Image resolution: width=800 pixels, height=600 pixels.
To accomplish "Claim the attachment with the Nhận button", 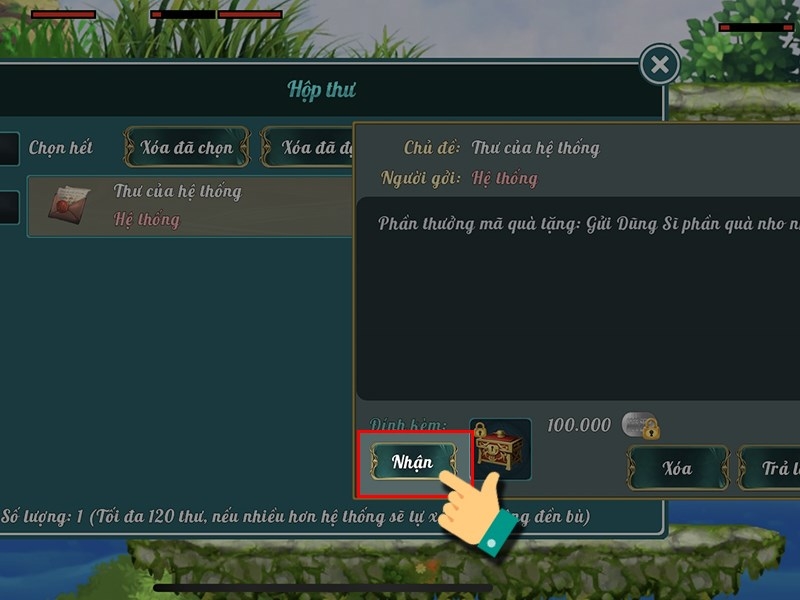I will (x=413, y=462).
